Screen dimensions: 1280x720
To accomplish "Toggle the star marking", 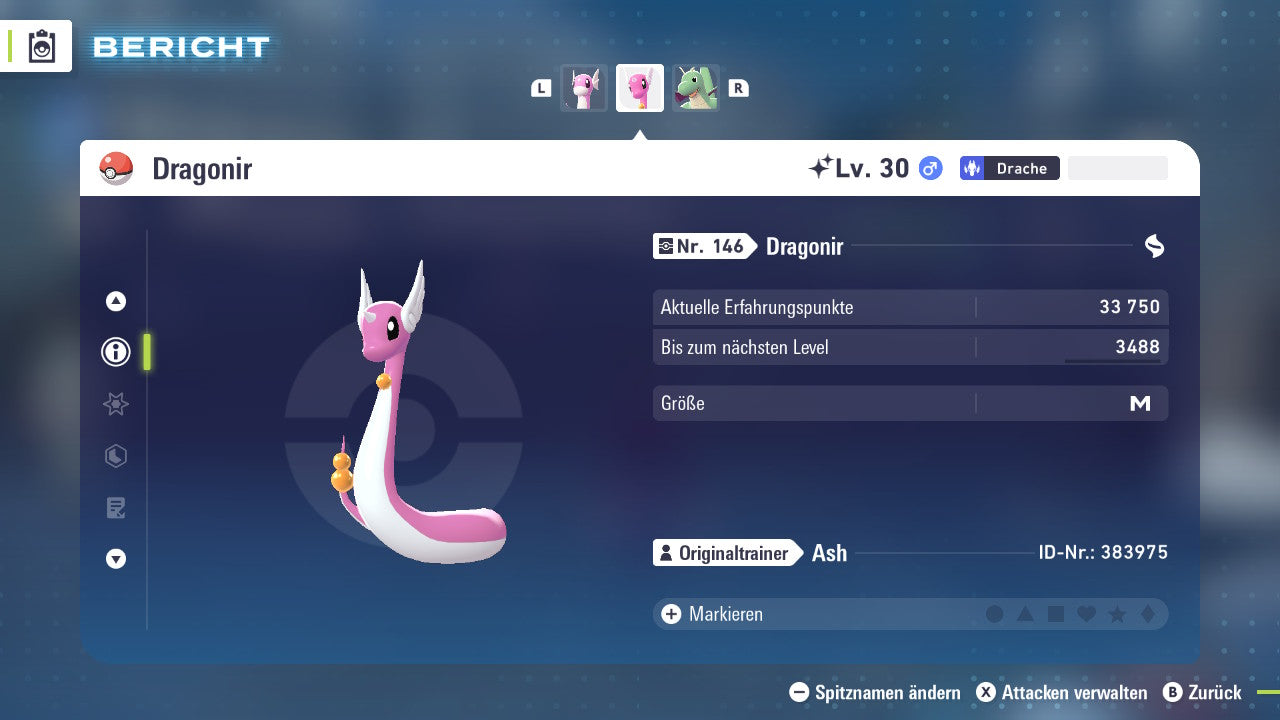I will click(1117, 614).
